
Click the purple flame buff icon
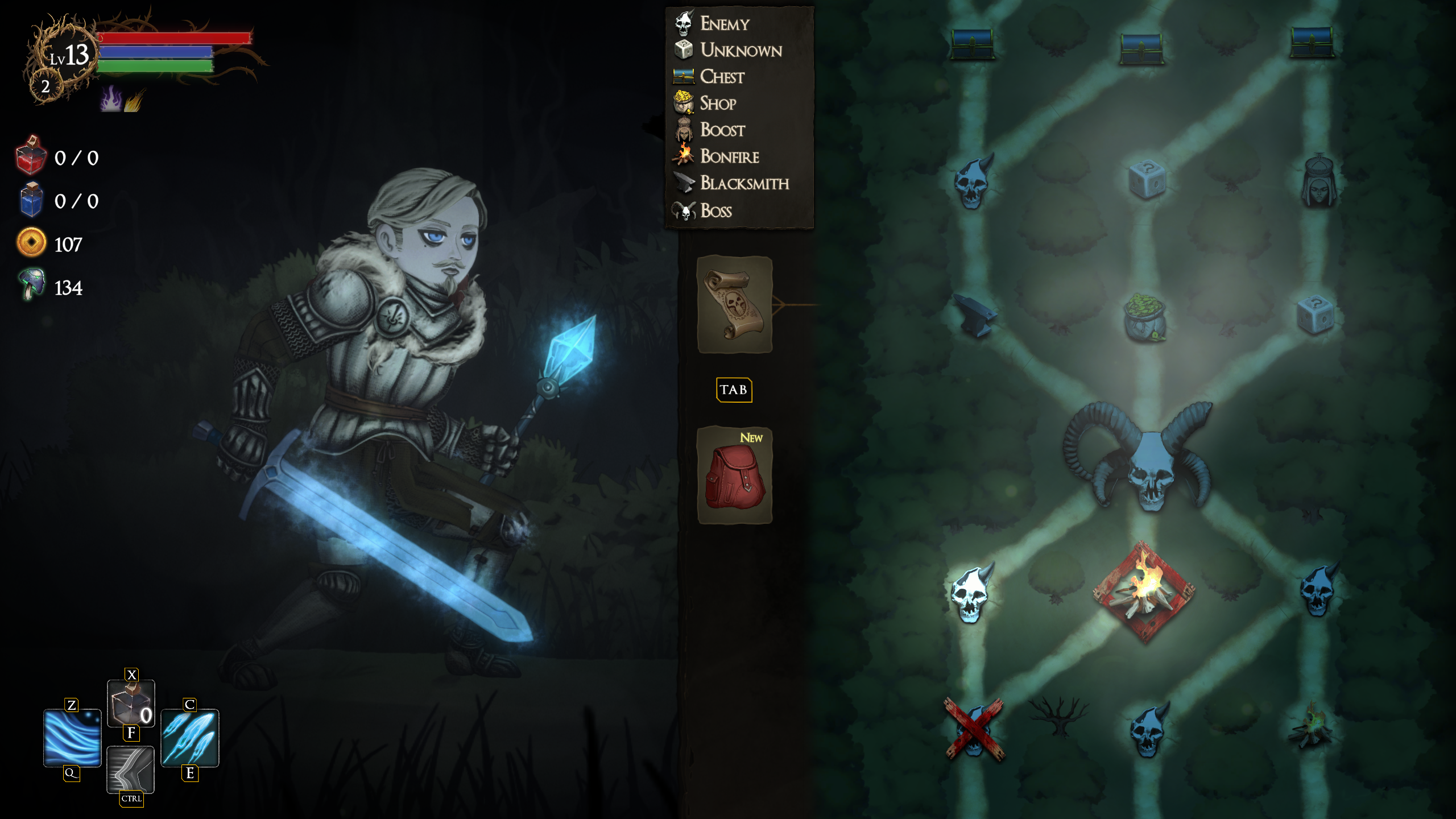tap(111, 100)
